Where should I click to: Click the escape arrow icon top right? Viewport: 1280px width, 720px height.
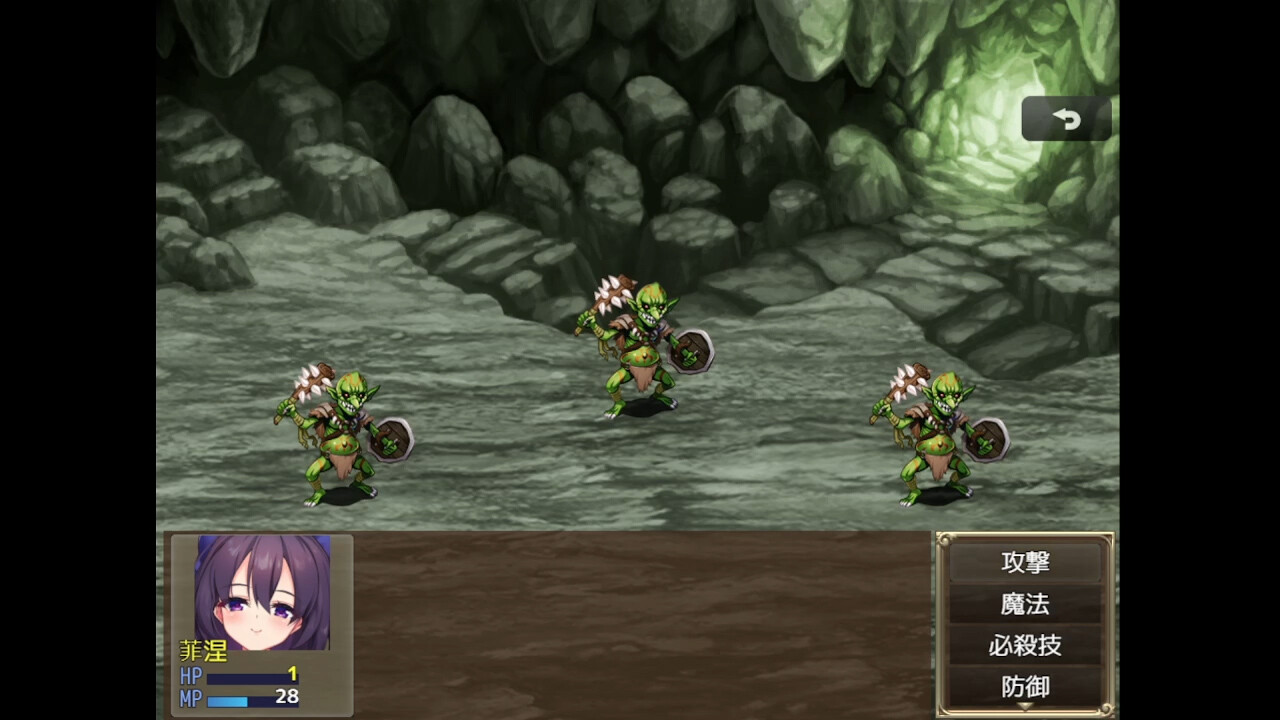(x=1065, y=119)
